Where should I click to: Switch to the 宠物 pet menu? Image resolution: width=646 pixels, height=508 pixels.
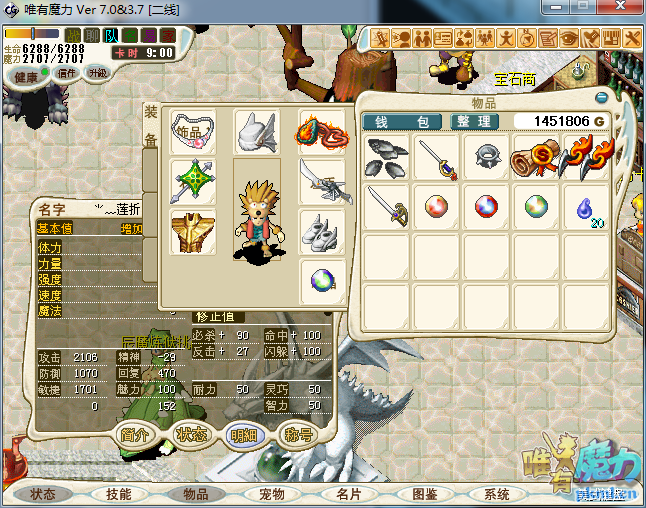[x=272, y=494]
